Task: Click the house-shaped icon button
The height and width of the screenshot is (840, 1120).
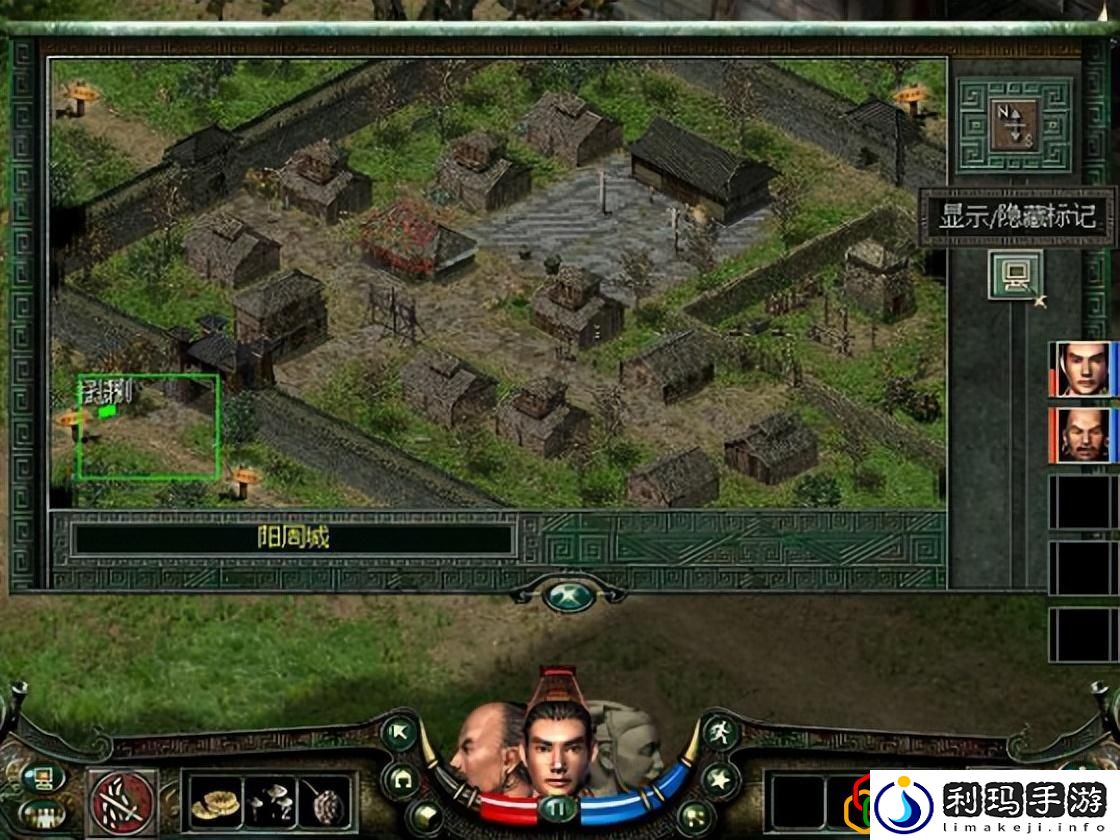Action: click(401, 777)
